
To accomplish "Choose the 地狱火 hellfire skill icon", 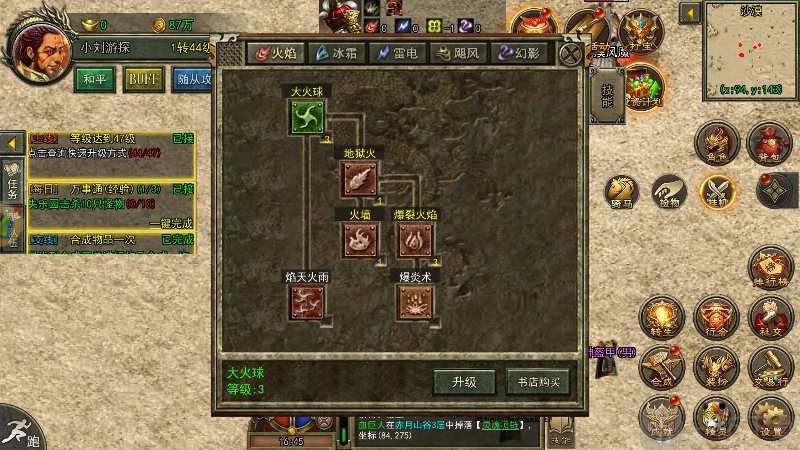I will [x=358, y=179].
